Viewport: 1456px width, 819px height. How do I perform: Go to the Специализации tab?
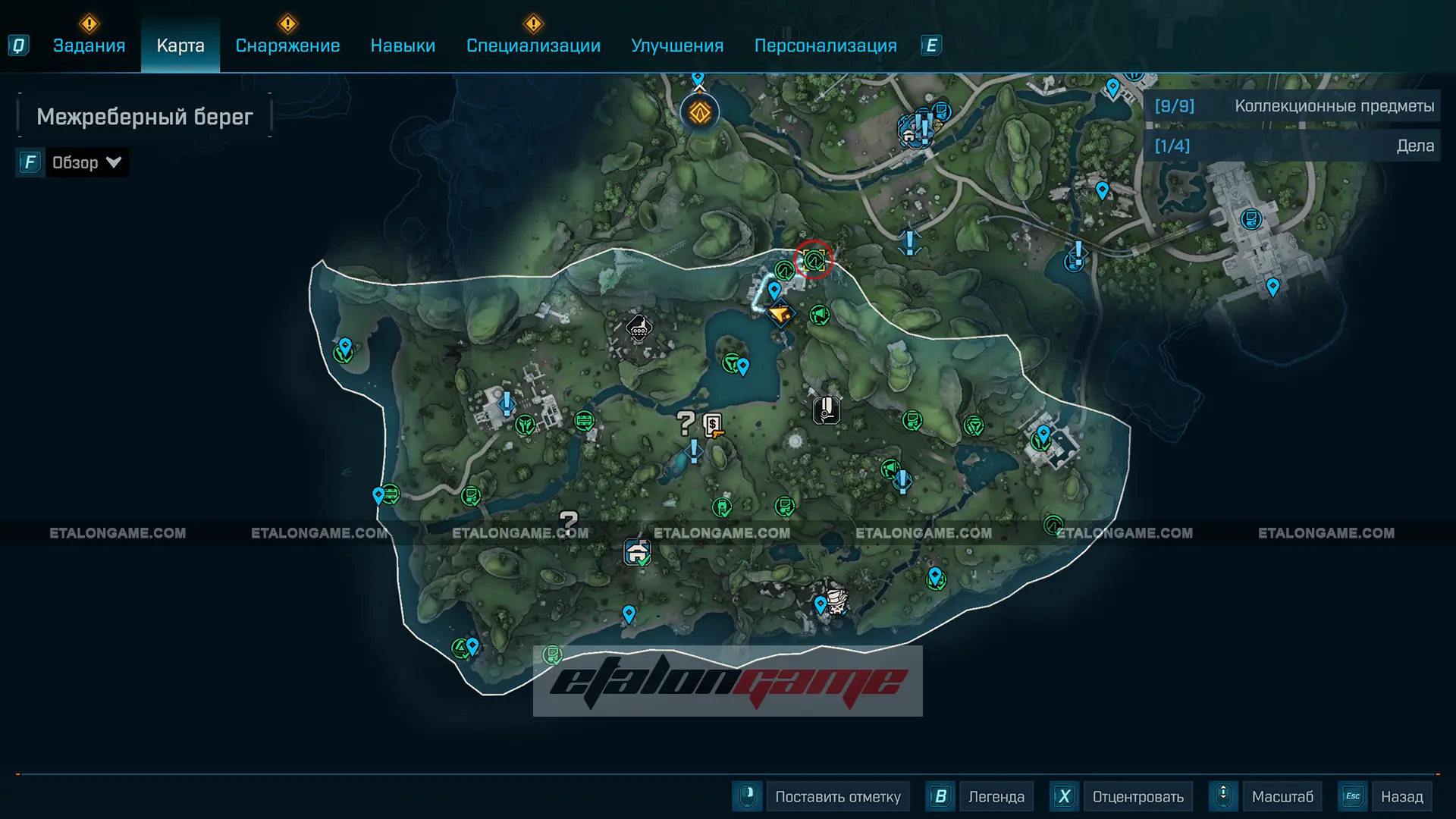(533, 45)
